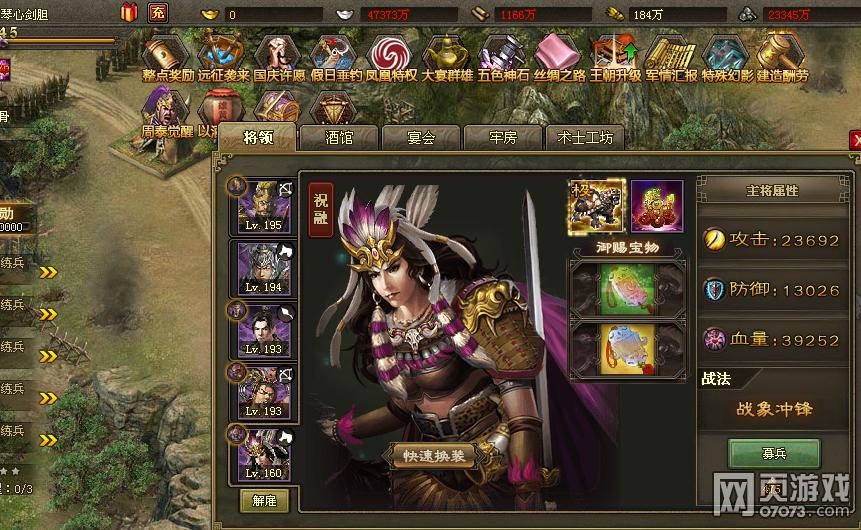Image resolution: width=861 pixels, height=530 pixels.
Task: Select the green jade pendant treasure
Action: (x=628, y=289)
